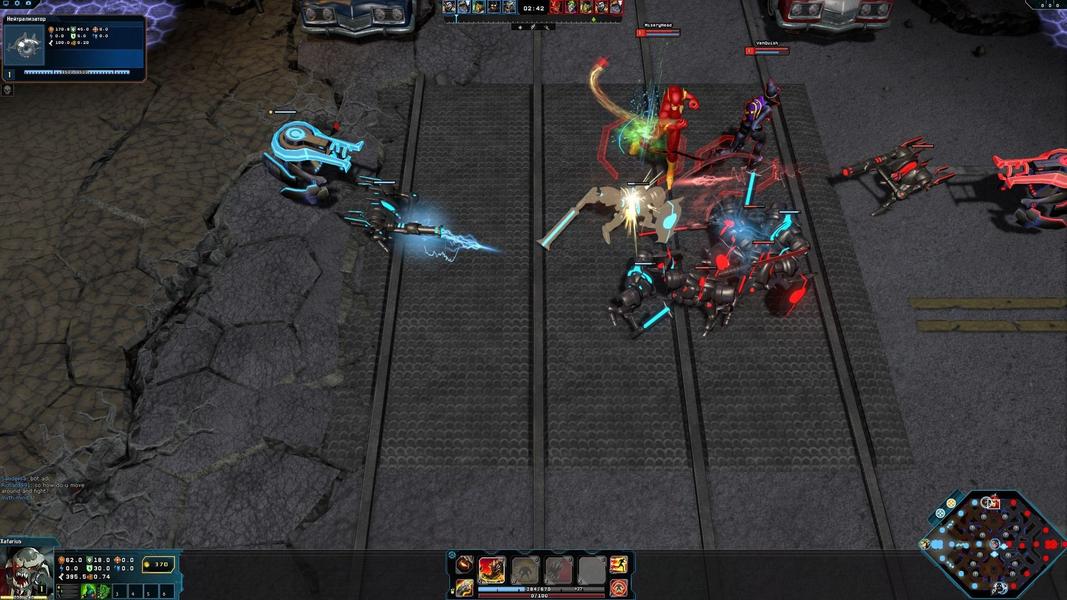The height and width of the screenshot is (600, 1067).
Task: Click the yellow-green weapon item slot
Action: [x=464, y=587]
